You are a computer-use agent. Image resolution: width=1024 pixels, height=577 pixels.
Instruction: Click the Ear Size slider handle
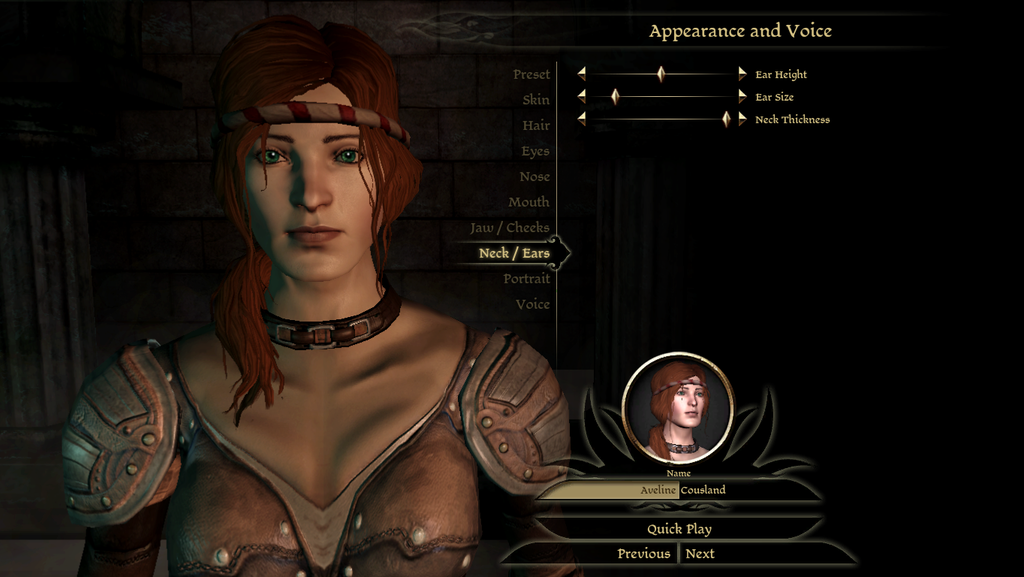pos(615,97)
